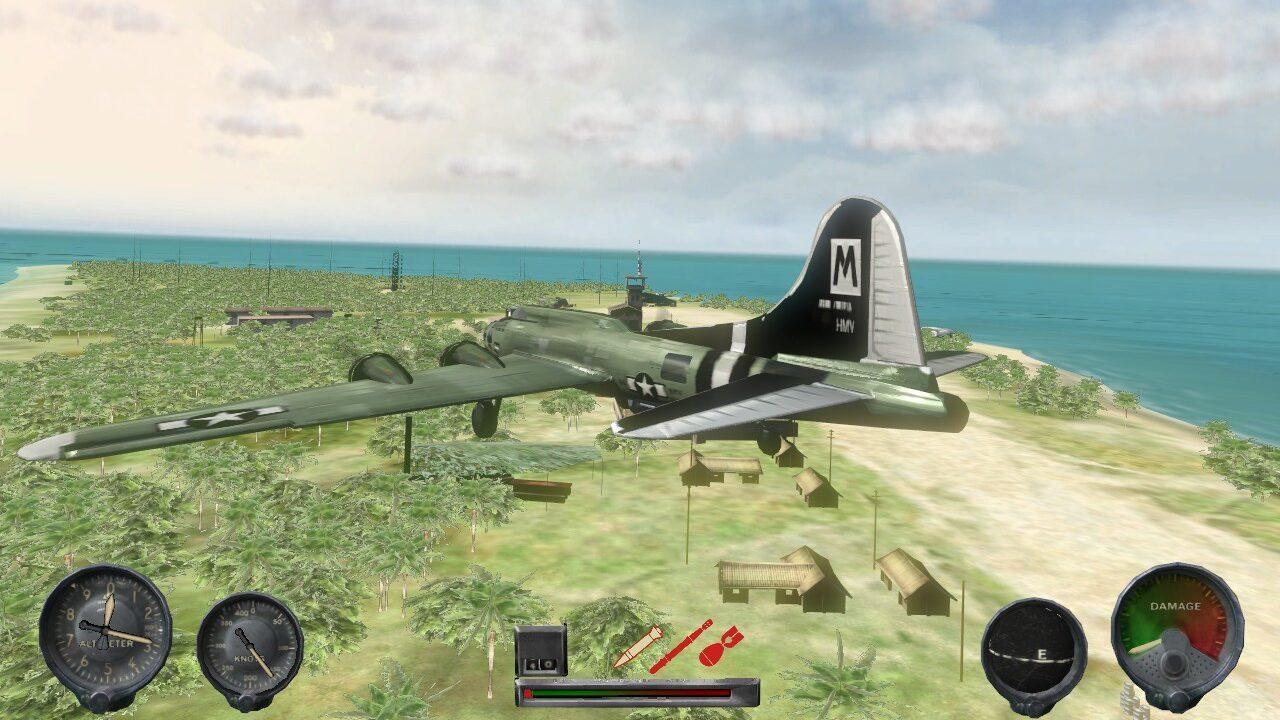Click the white M on the bomber's tail

coord(845,264)
